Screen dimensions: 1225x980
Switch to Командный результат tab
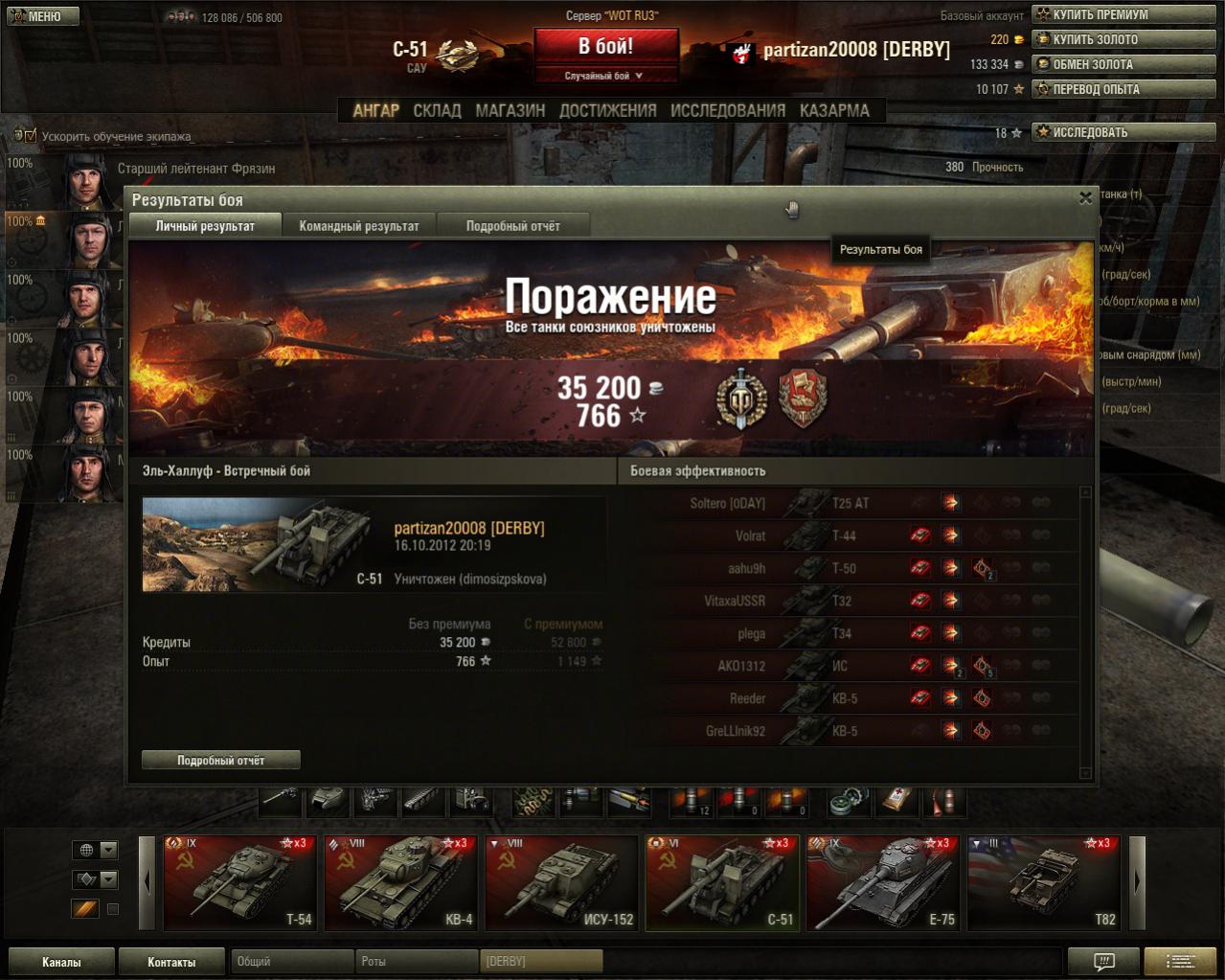pos(359,226)
